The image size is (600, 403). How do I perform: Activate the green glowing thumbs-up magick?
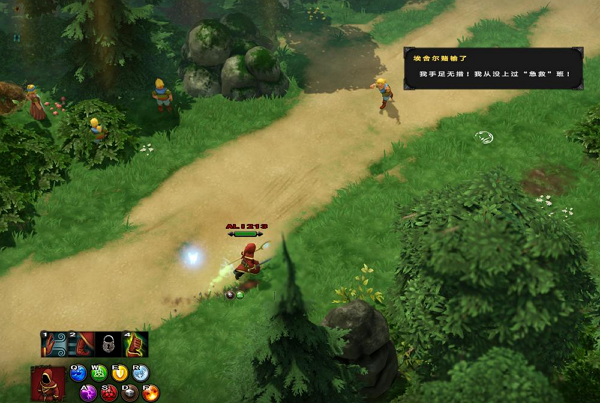[x=135, y=345]
